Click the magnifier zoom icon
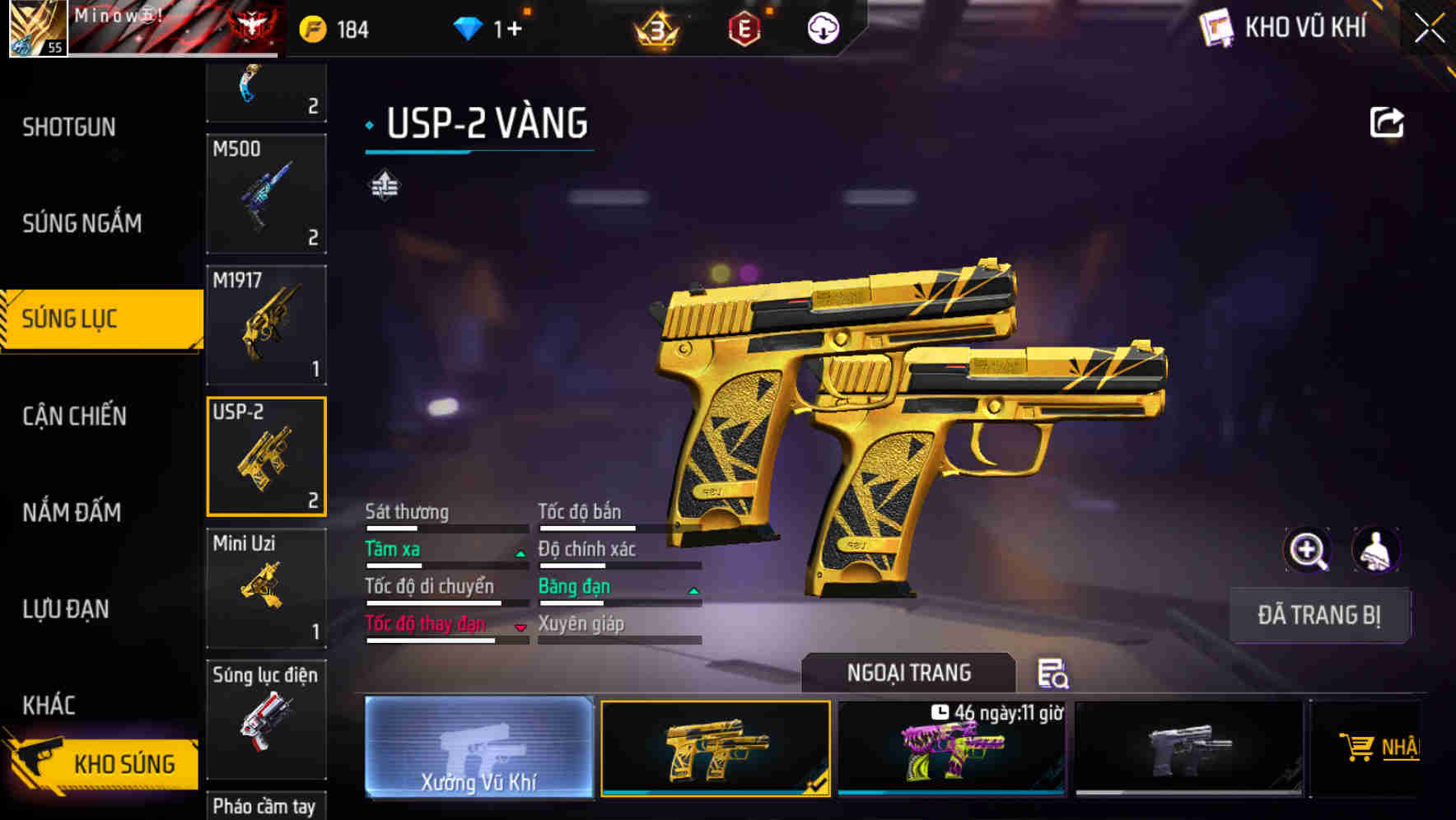Viewport: 1456px width, 820px height. click(1307, 550)
